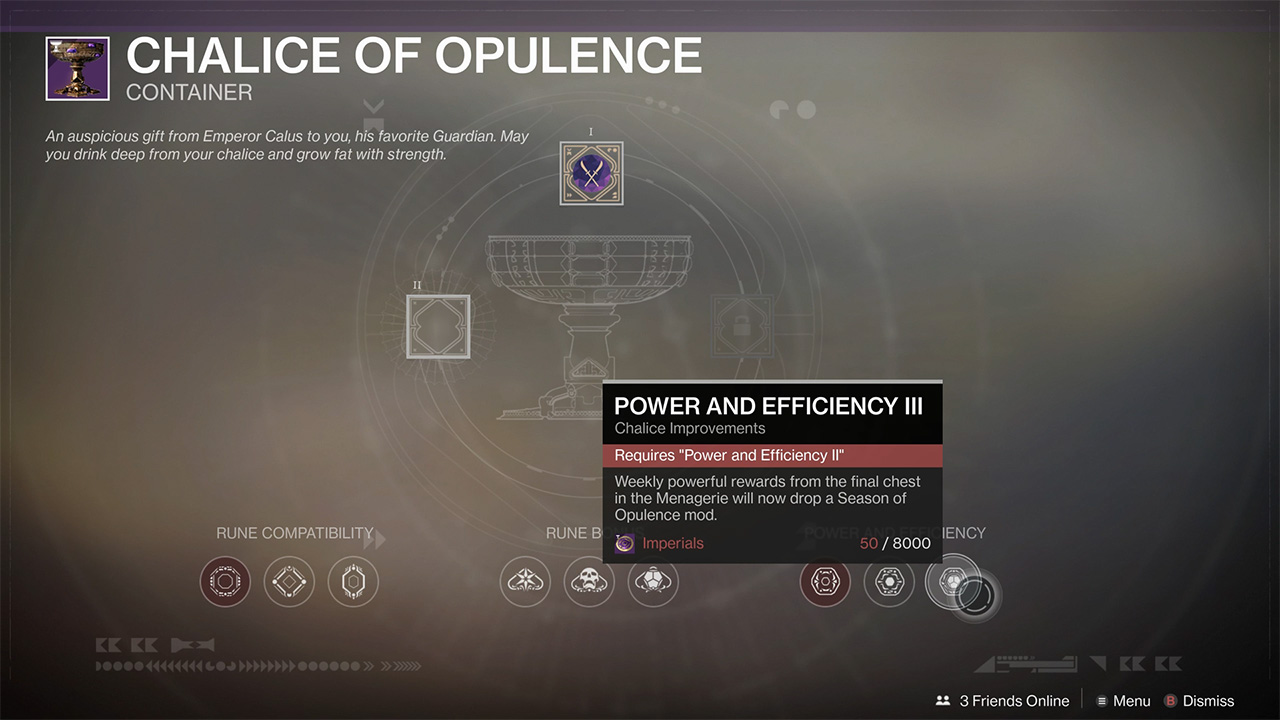The image size is (1280, 720).
Task: Select the Power and Efficiency I upgrade
Action: pyautogui.click(x=825, y=581)
